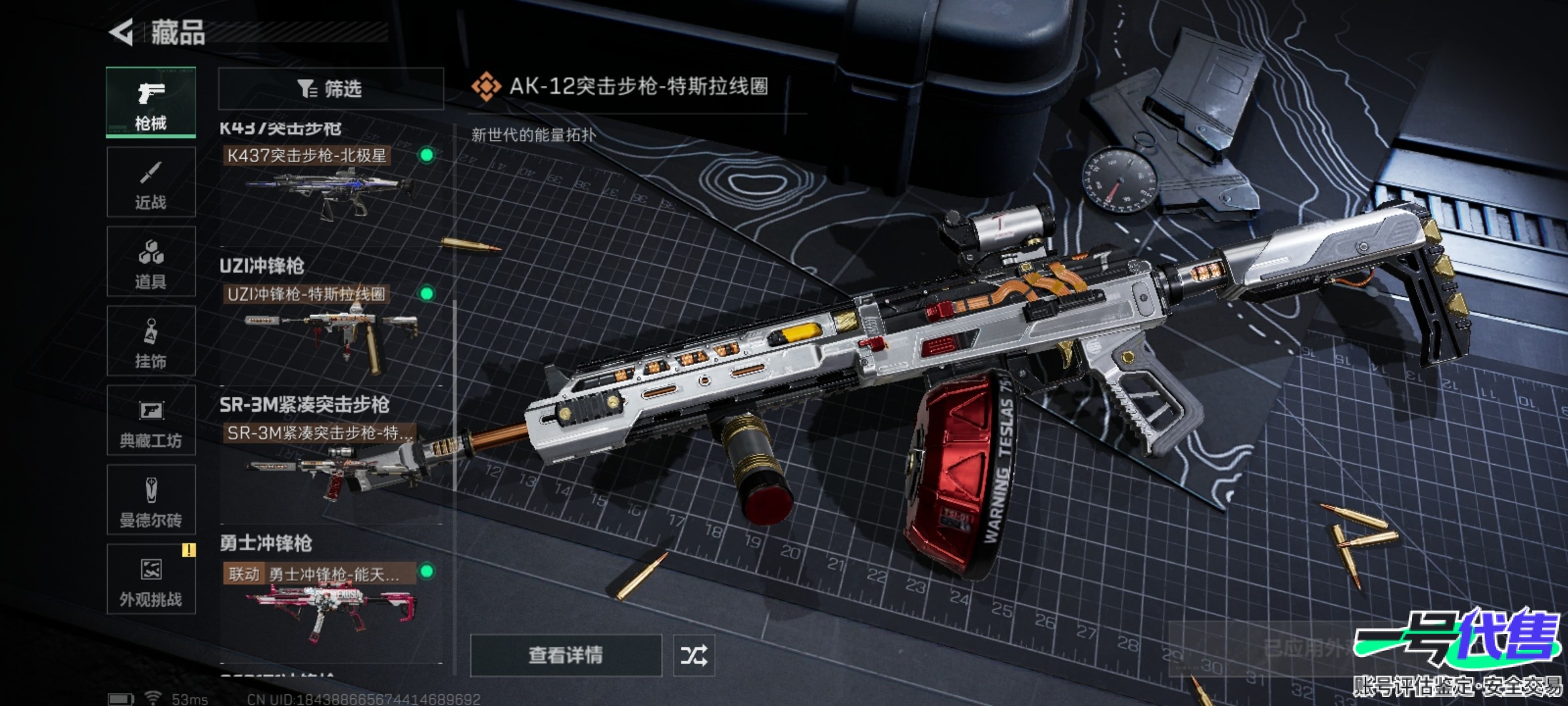The image size is (1568, 706).
Task: Click the 查看详情 view details button
Action: [x=566, y=655]
